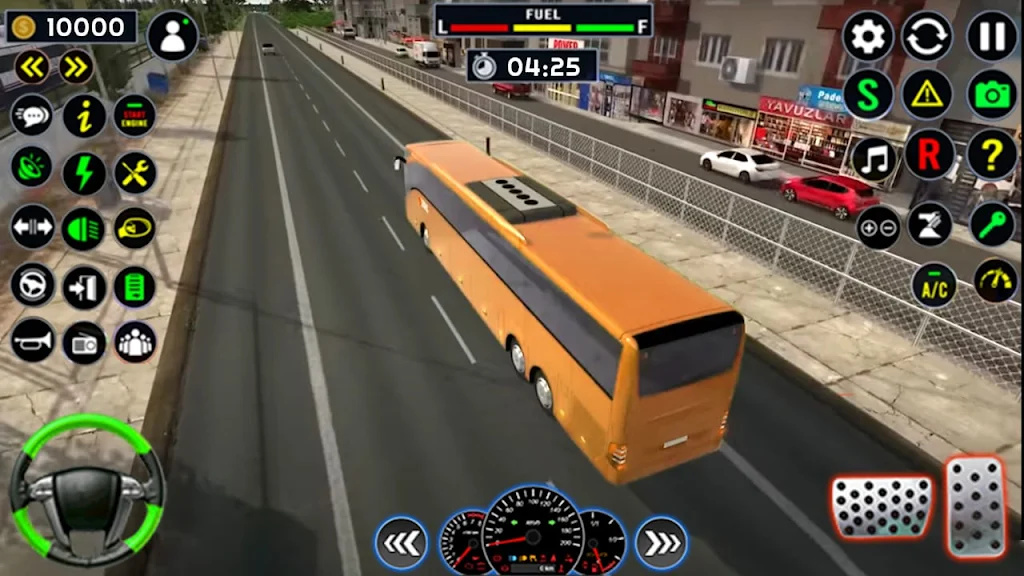Tap the circular arrows refresh icon
The image size is (1024, 576).
(927, 36)
